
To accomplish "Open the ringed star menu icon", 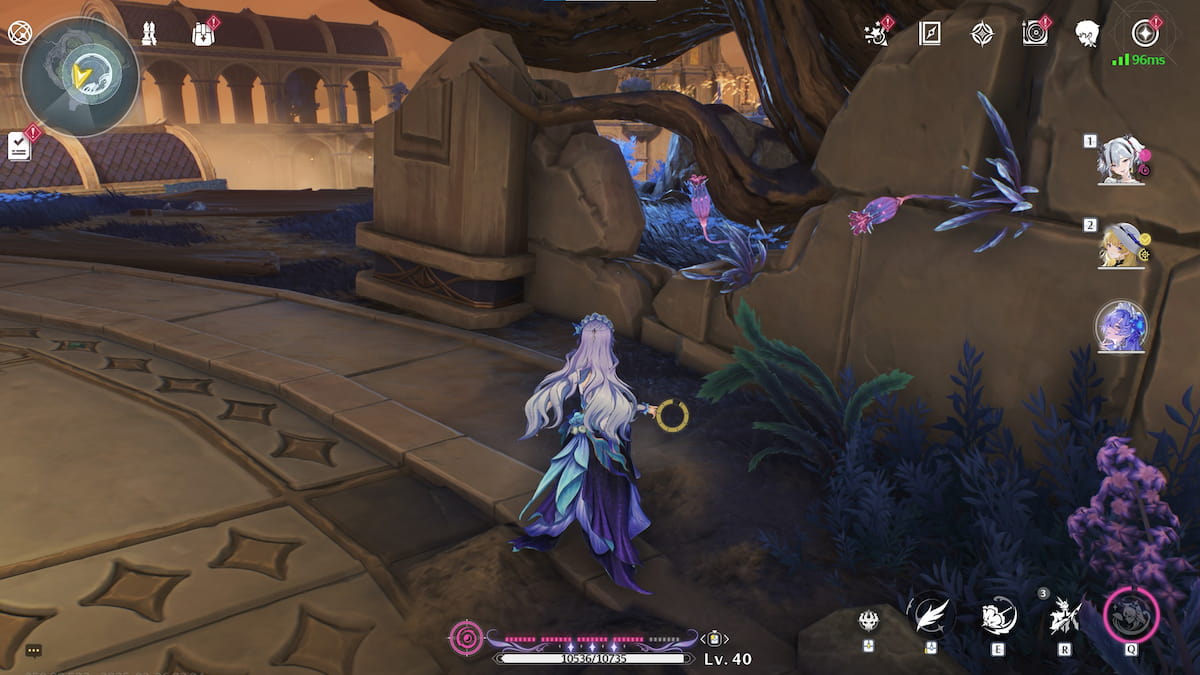I will coord(1144,34).
